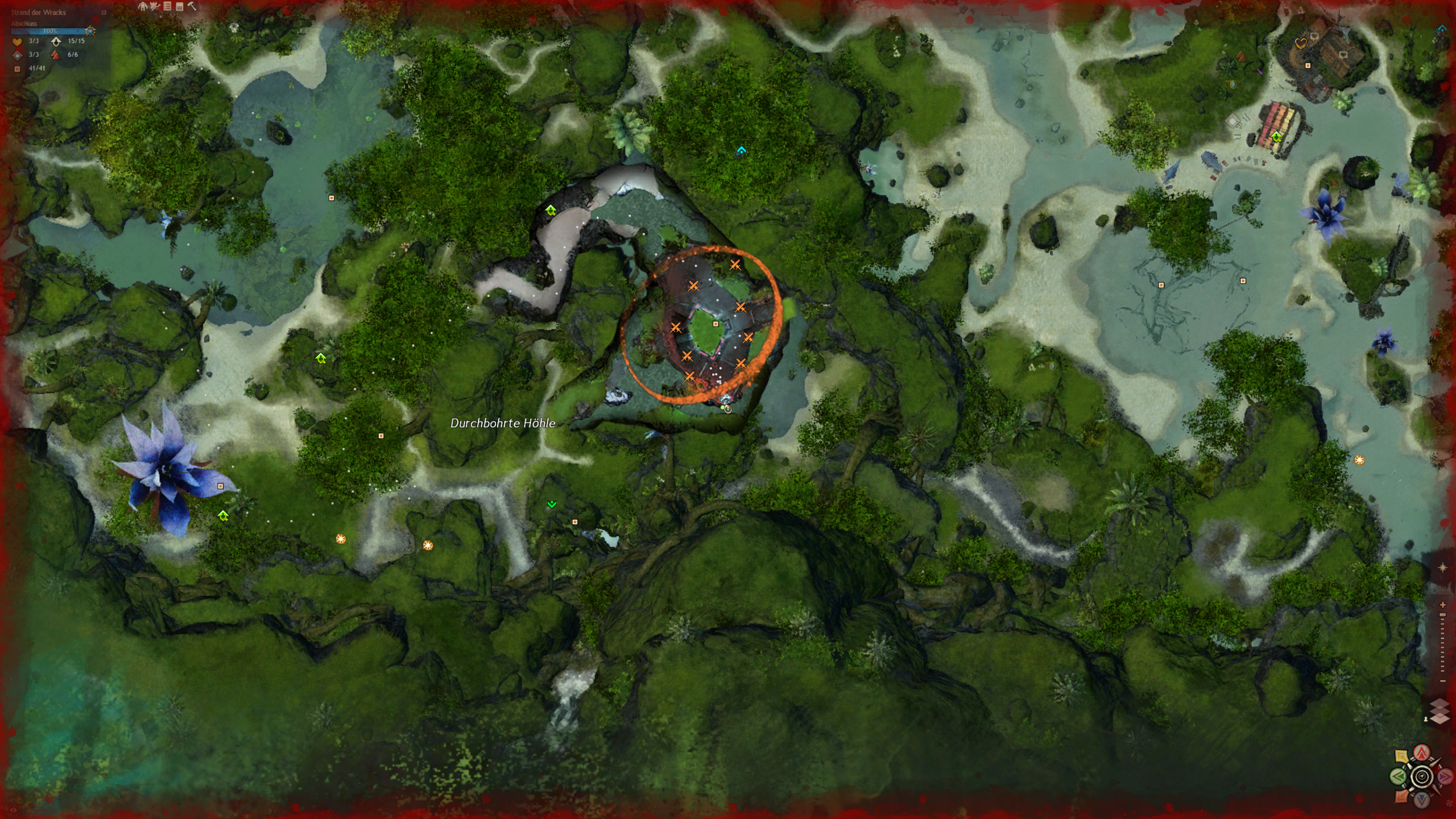Viewport: 1456px width, 819px height.
Task: Toggle the small box beside Strand der Wracks
Action: tap(104, 12)
